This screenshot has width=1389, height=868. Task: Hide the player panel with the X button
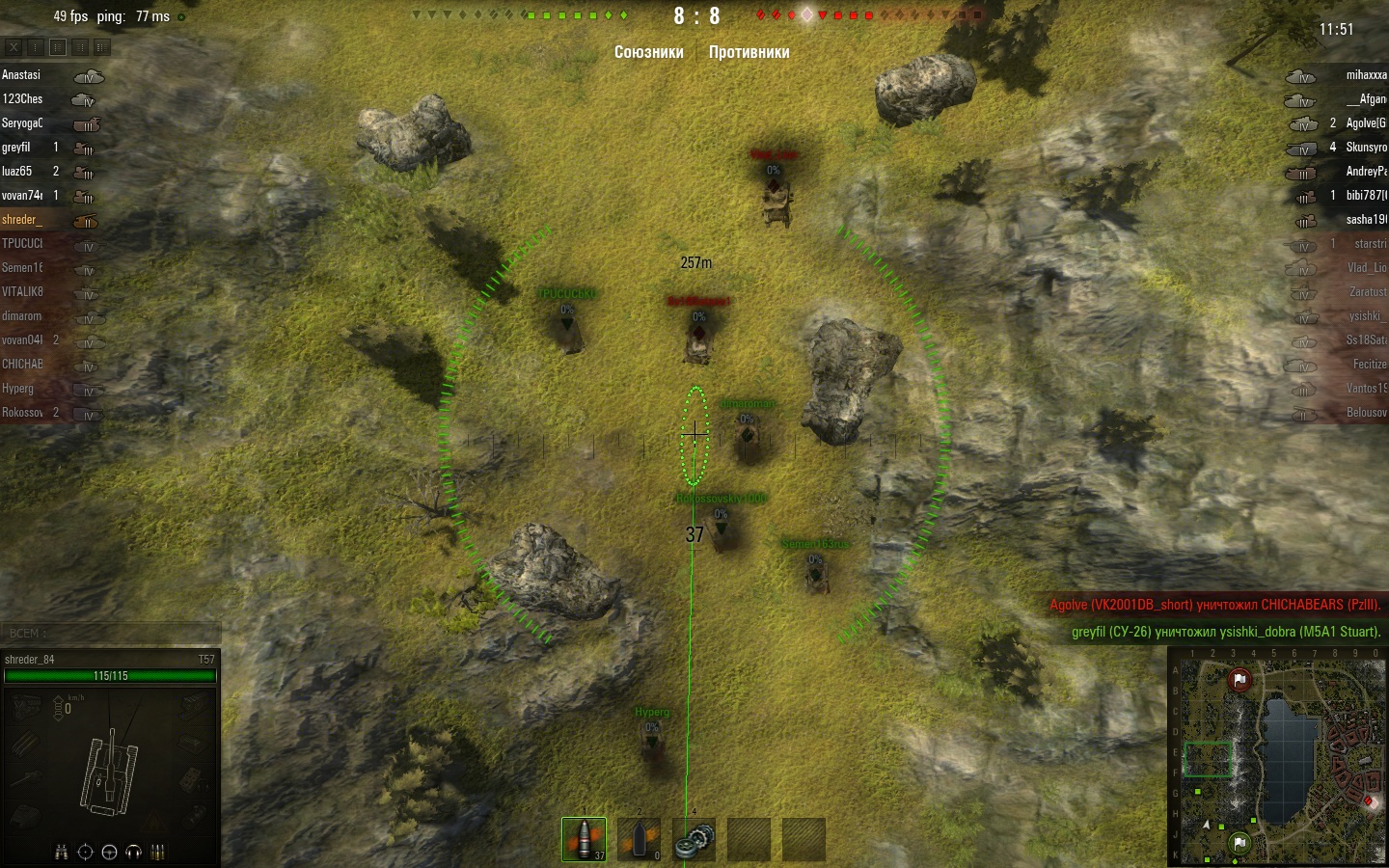pyautogui.click(x=14, y=46)
